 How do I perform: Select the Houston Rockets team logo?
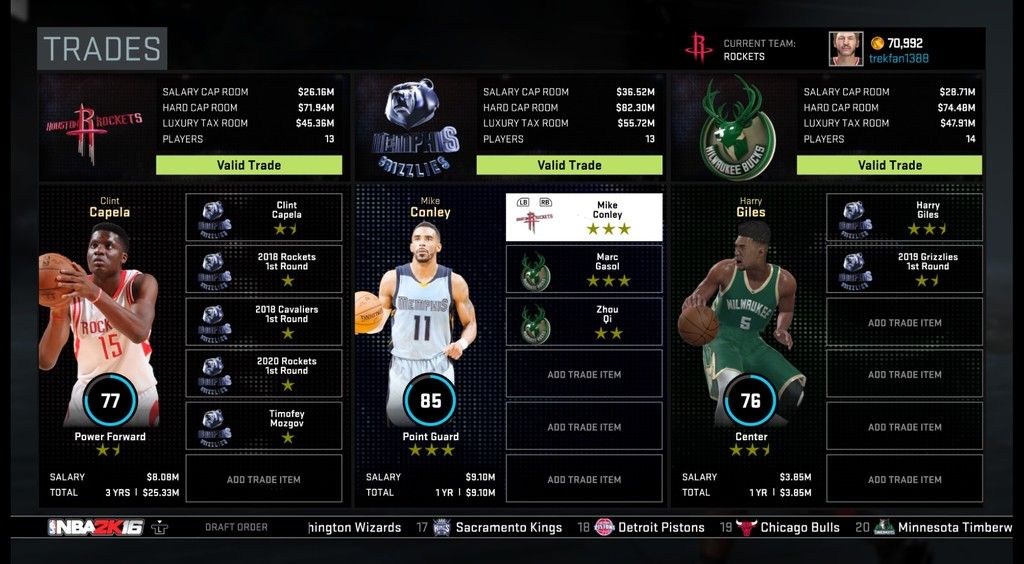pos(93,128)
